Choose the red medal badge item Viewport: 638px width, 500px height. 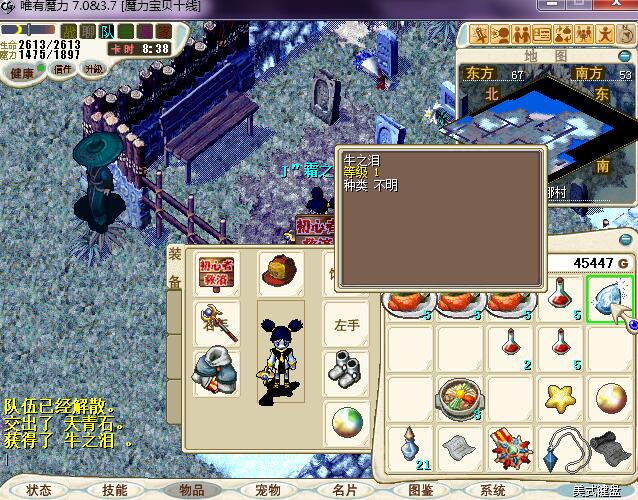click(x=509, y=446)
